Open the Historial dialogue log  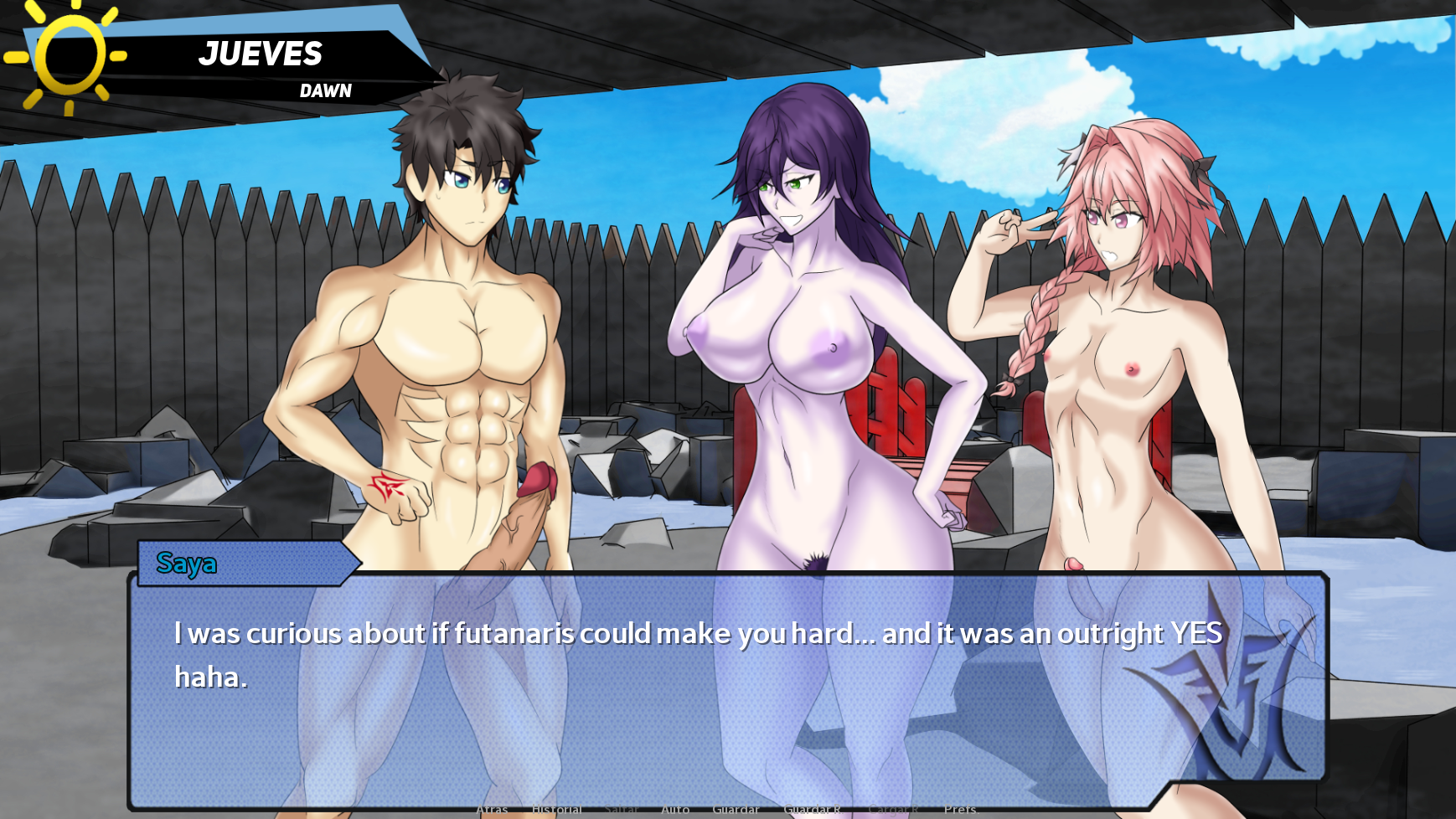pyautogui.click(x=556, y=810)
